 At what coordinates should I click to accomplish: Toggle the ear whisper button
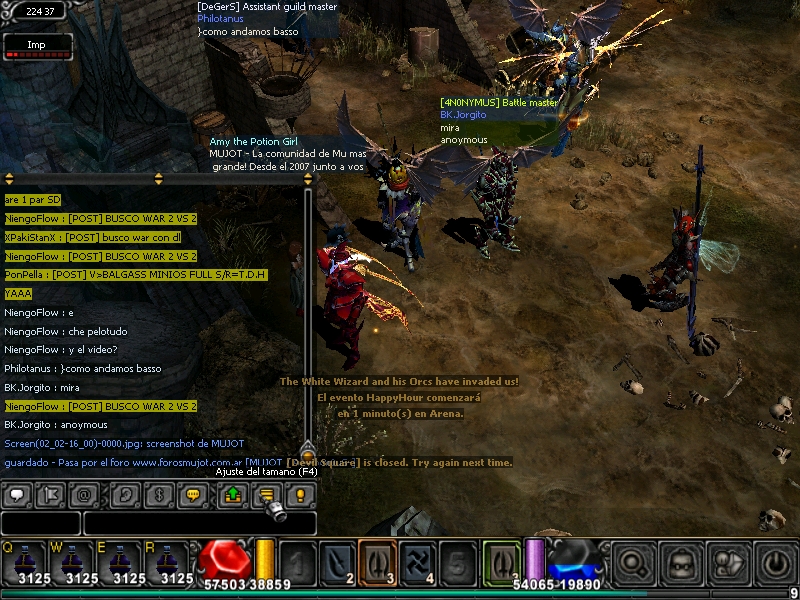126,494
